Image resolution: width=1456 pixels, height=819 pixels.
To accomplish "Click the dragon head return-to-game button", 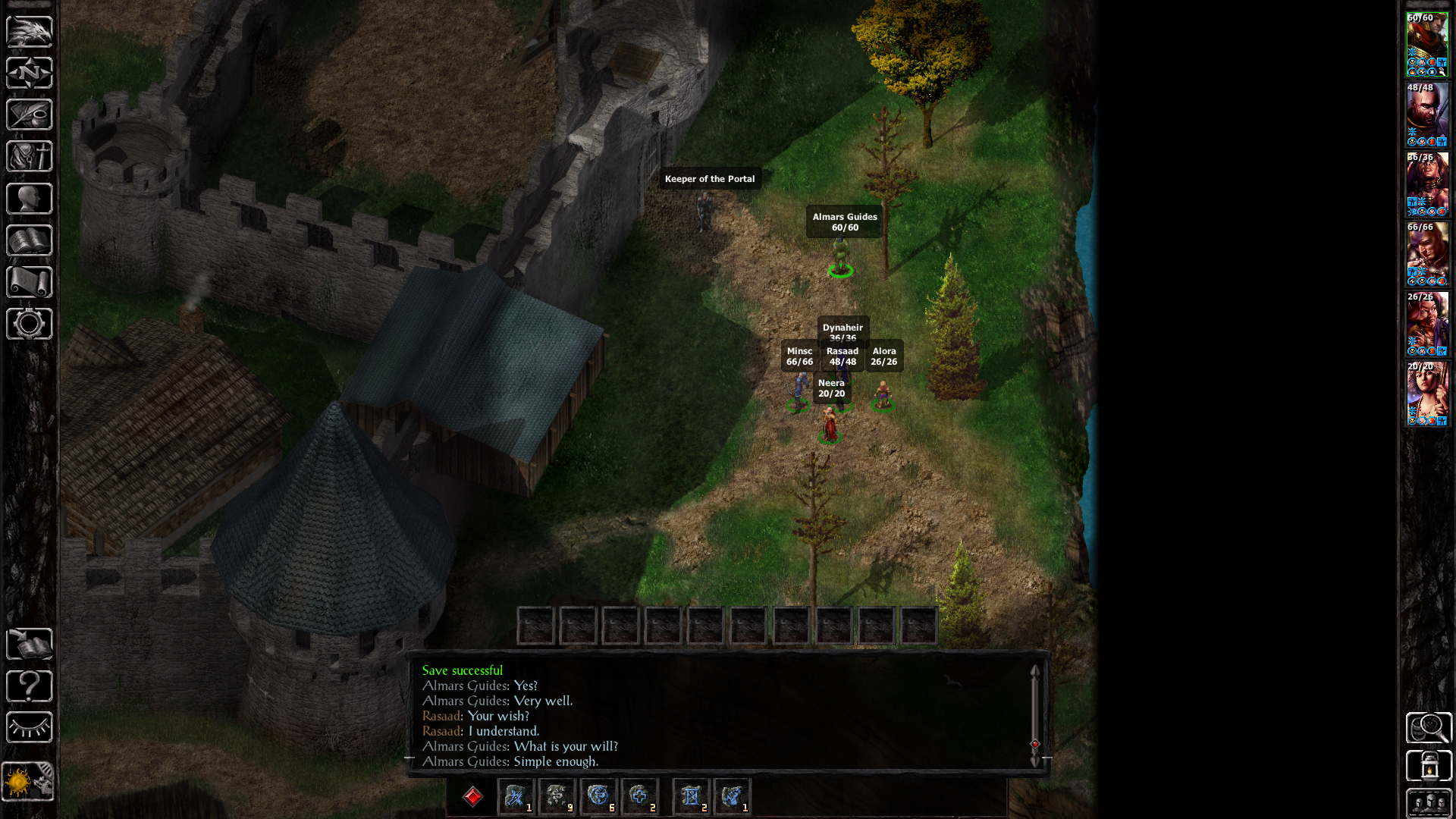I will 29,32.
